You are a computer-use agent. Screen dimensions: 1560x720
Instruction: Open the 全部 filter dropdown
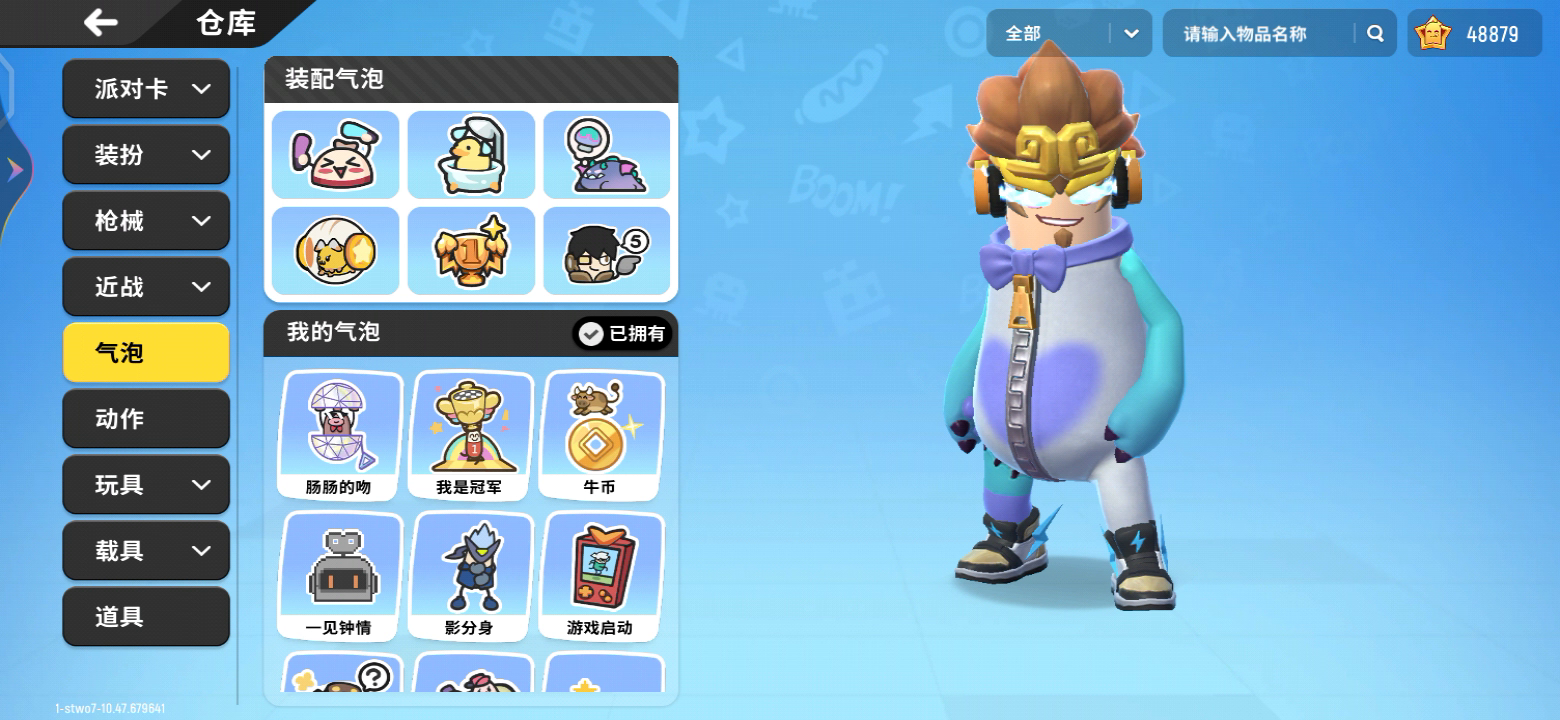1068,34
